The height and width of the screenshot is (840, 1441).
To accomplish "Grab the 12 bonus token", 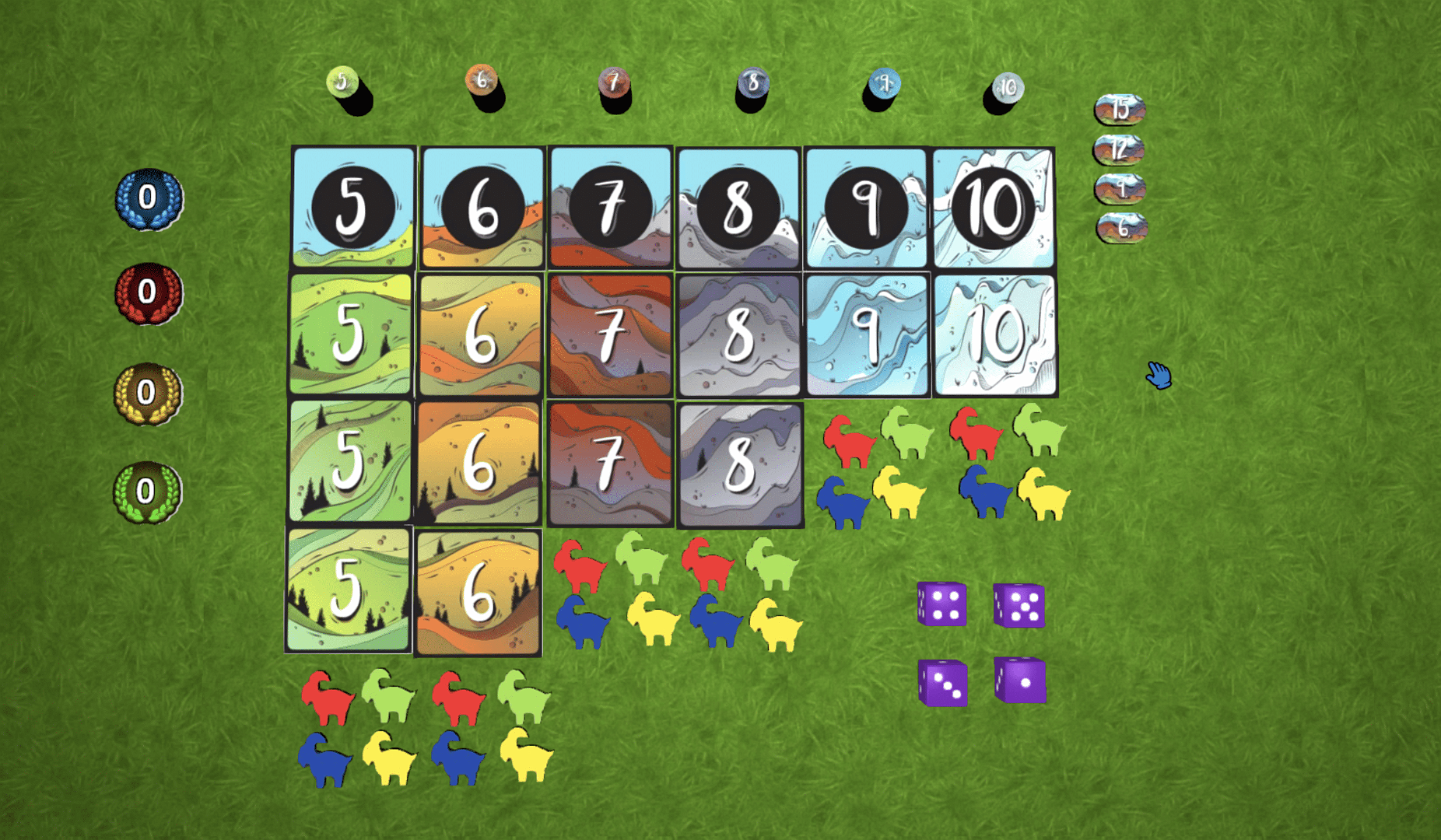I will pyautogui.click(x=1119, y=149).
